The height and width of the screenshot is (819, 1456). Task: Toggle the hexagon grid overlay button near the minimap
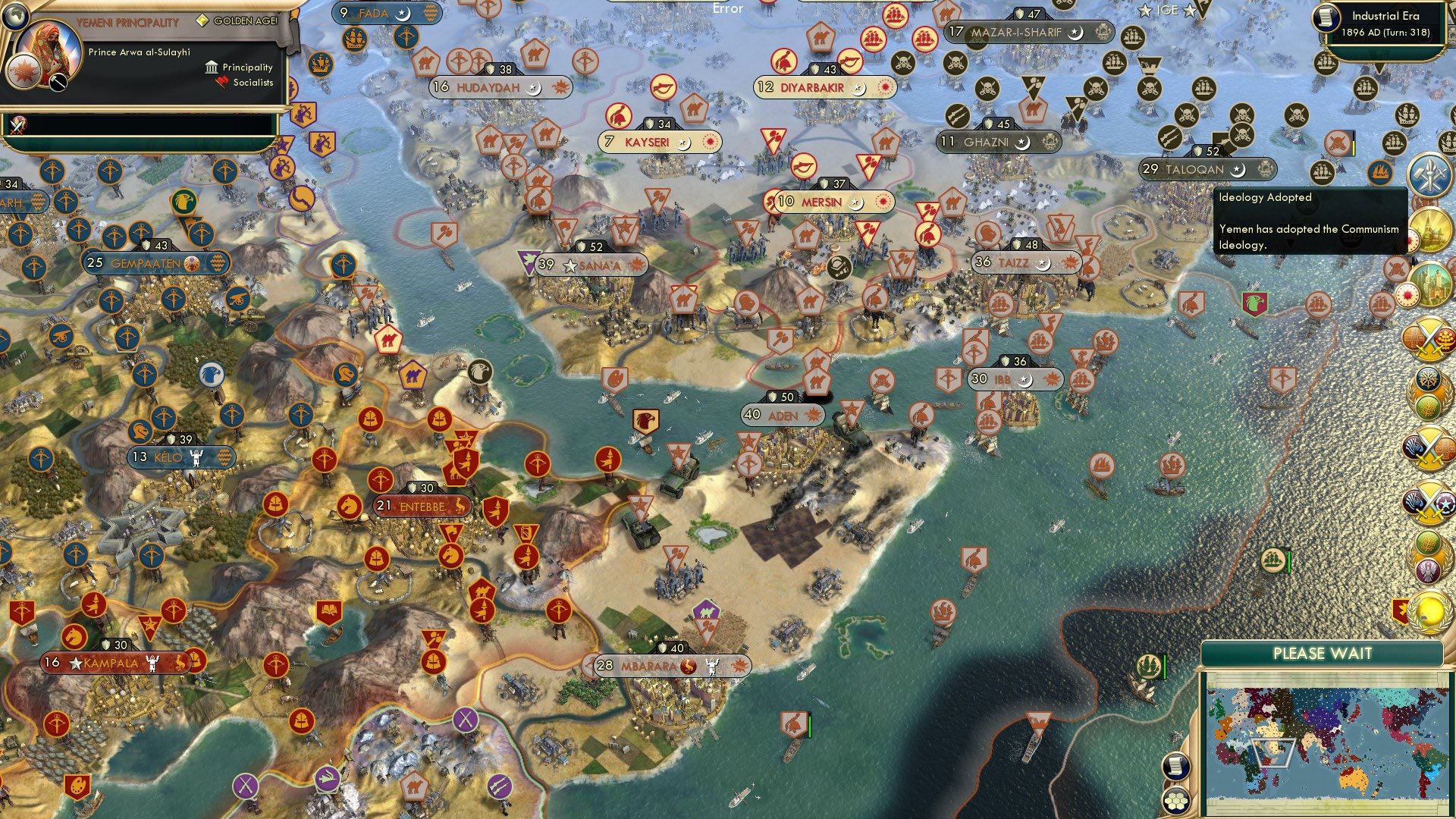click(1176, 800)
